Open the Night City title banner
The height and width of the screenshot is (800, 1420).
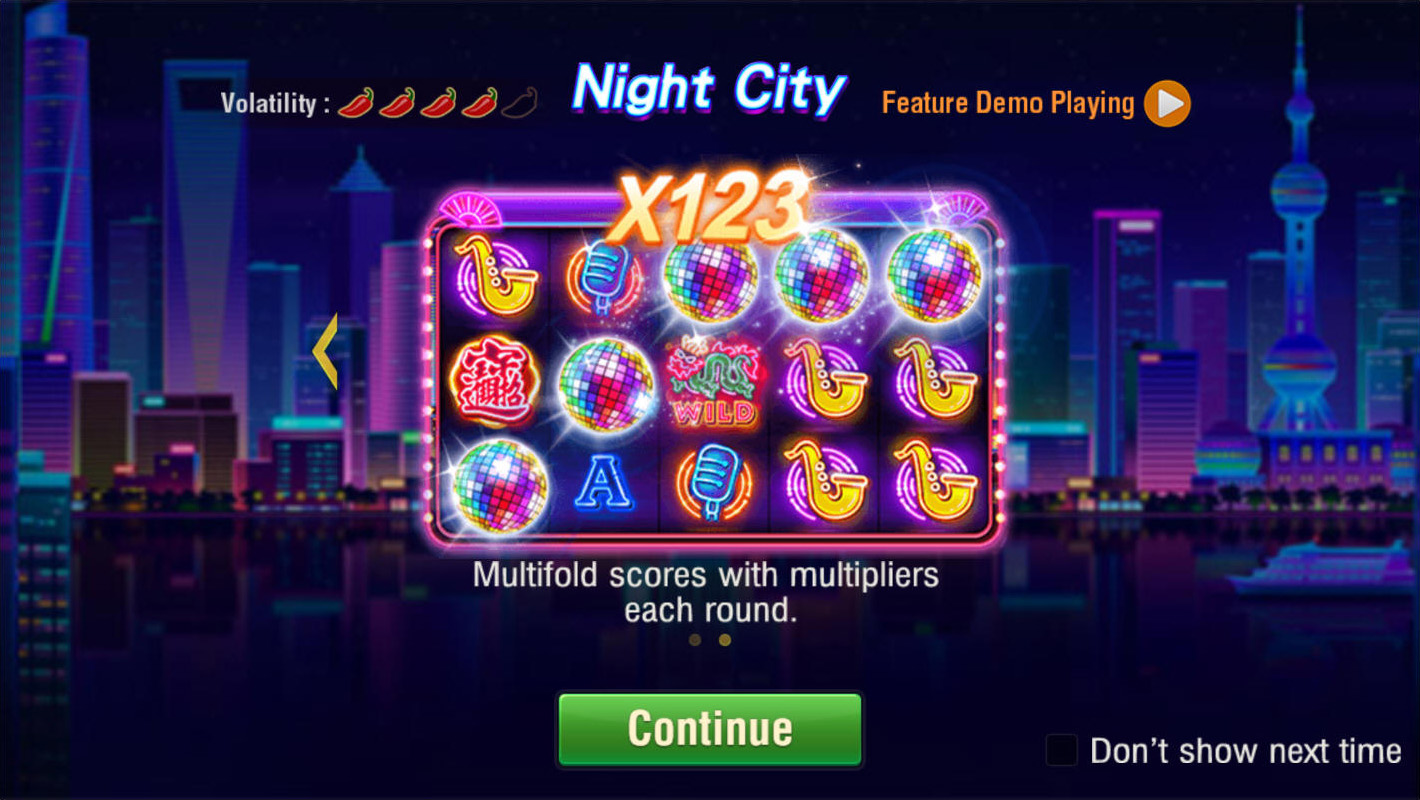[x=708, y=90]
